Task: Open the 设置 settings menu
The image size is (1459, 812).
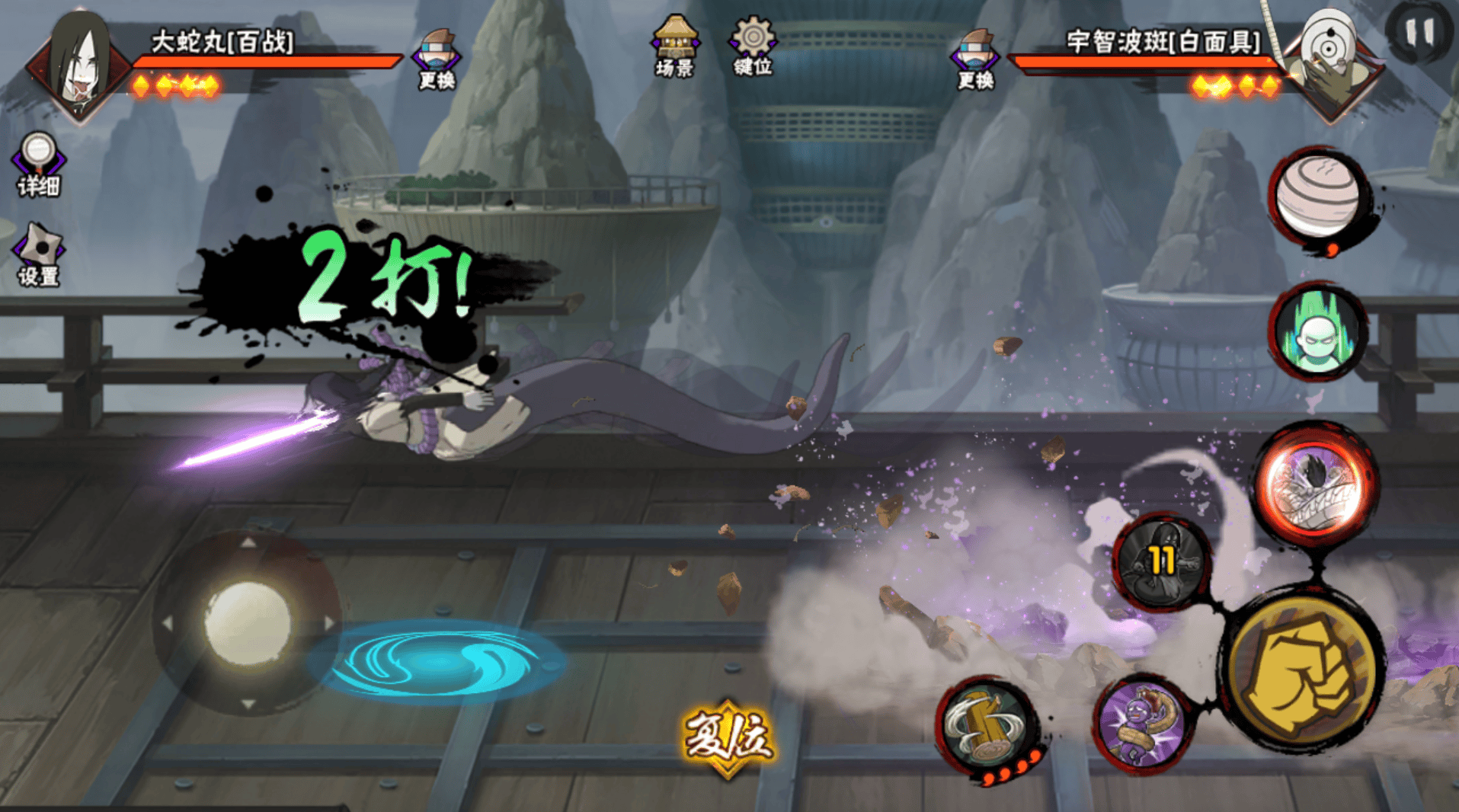Action: [39, 255]
